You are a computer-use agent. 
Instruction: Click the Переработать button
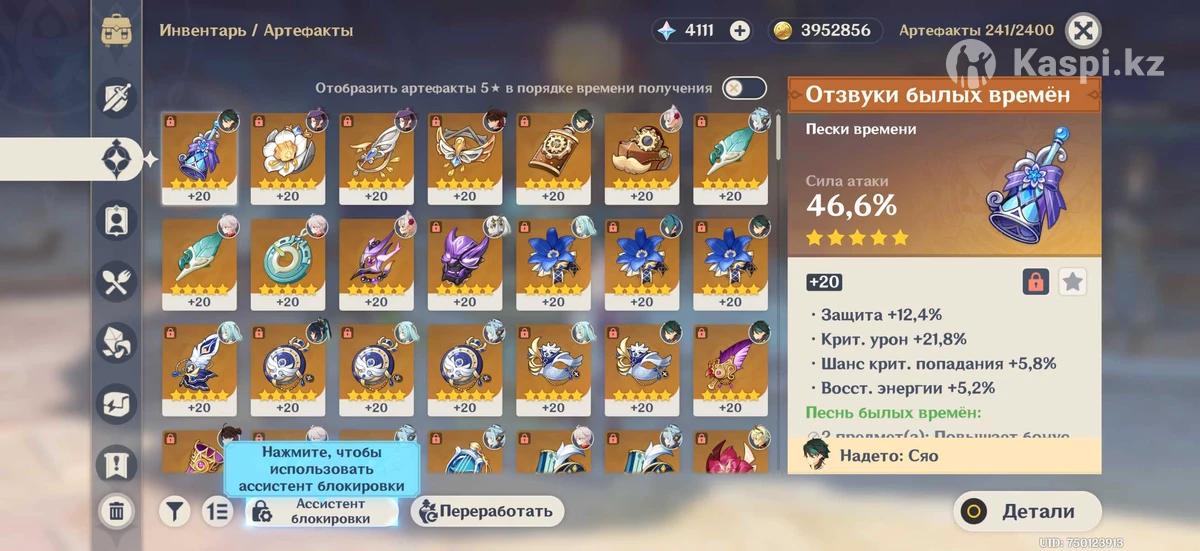tap(488, 511)
